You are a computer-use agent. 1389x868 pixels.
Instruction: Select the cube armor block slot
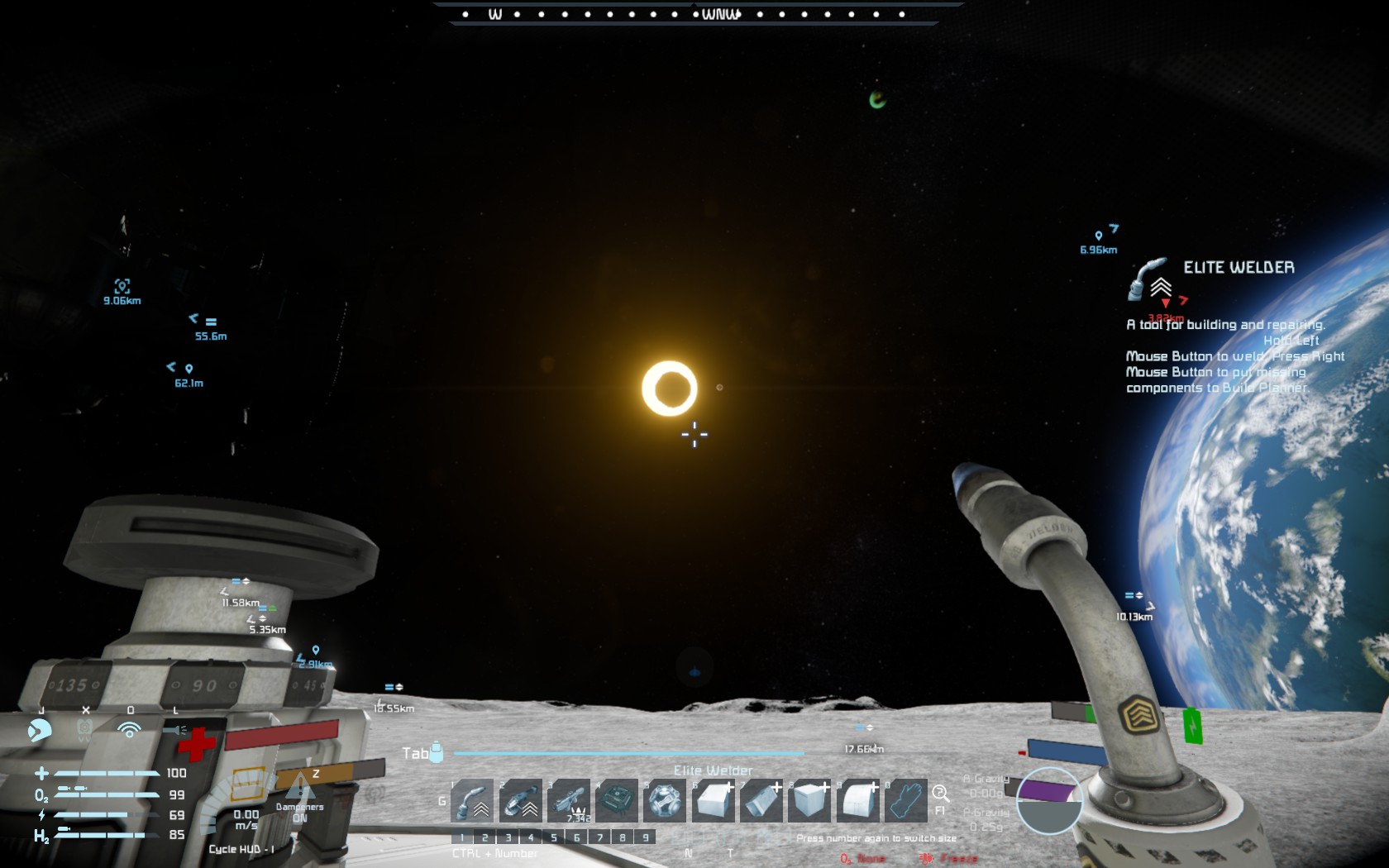click(713, 800)
